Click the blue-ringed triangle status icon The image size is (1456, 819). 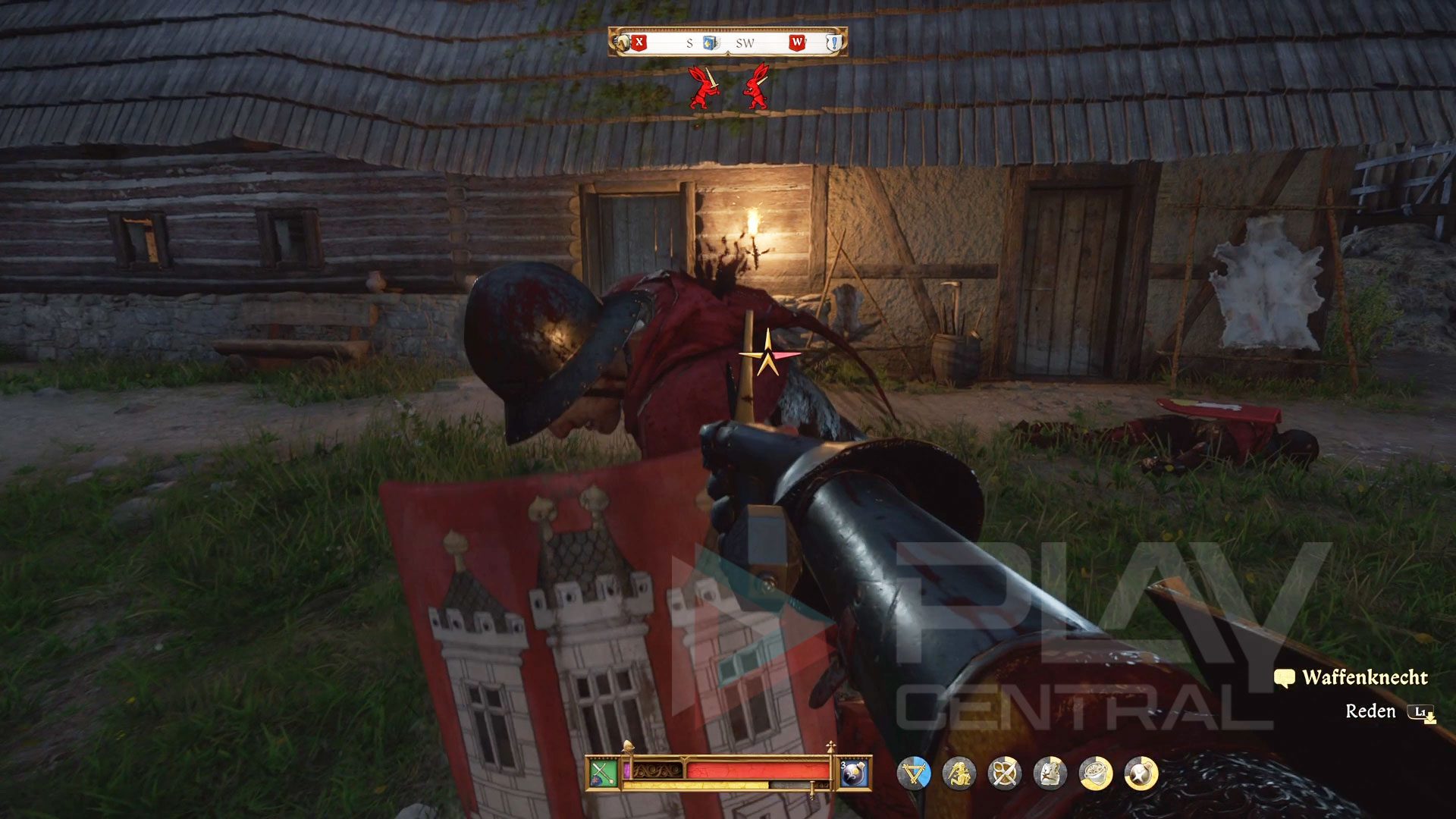point(914,774)
